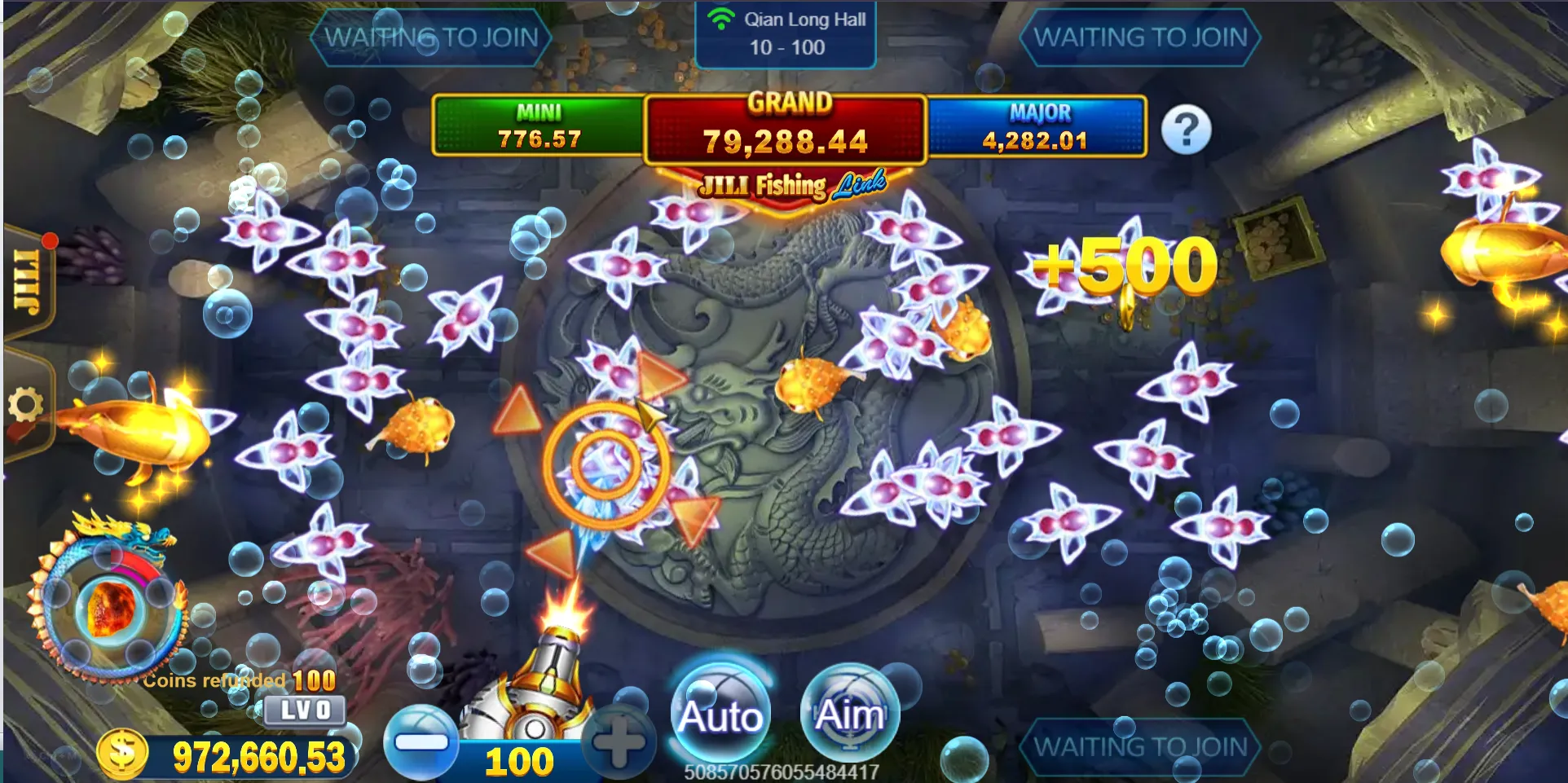Screen dimensions: 1568x783
Task: View the MAJOR jackpot panel
Action: tap(1036, 126)
